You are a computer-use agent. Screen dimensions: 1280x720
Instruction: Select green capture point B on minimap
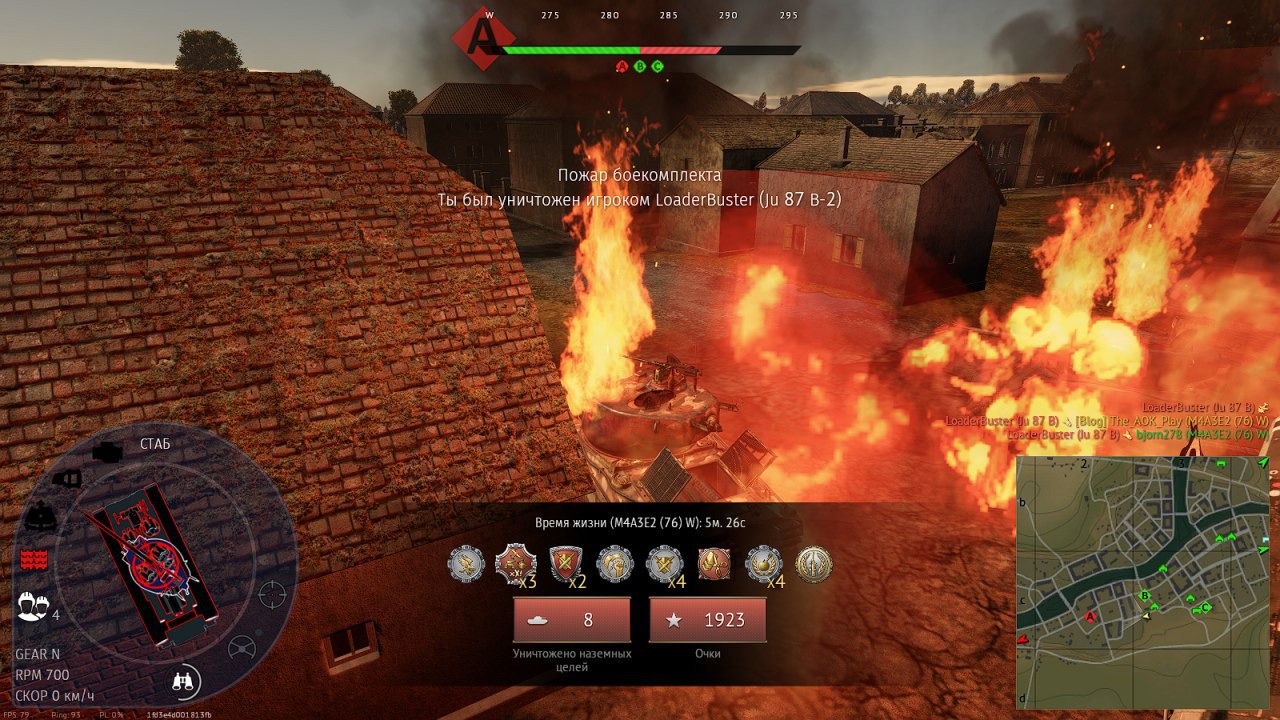pos(1145,596)
